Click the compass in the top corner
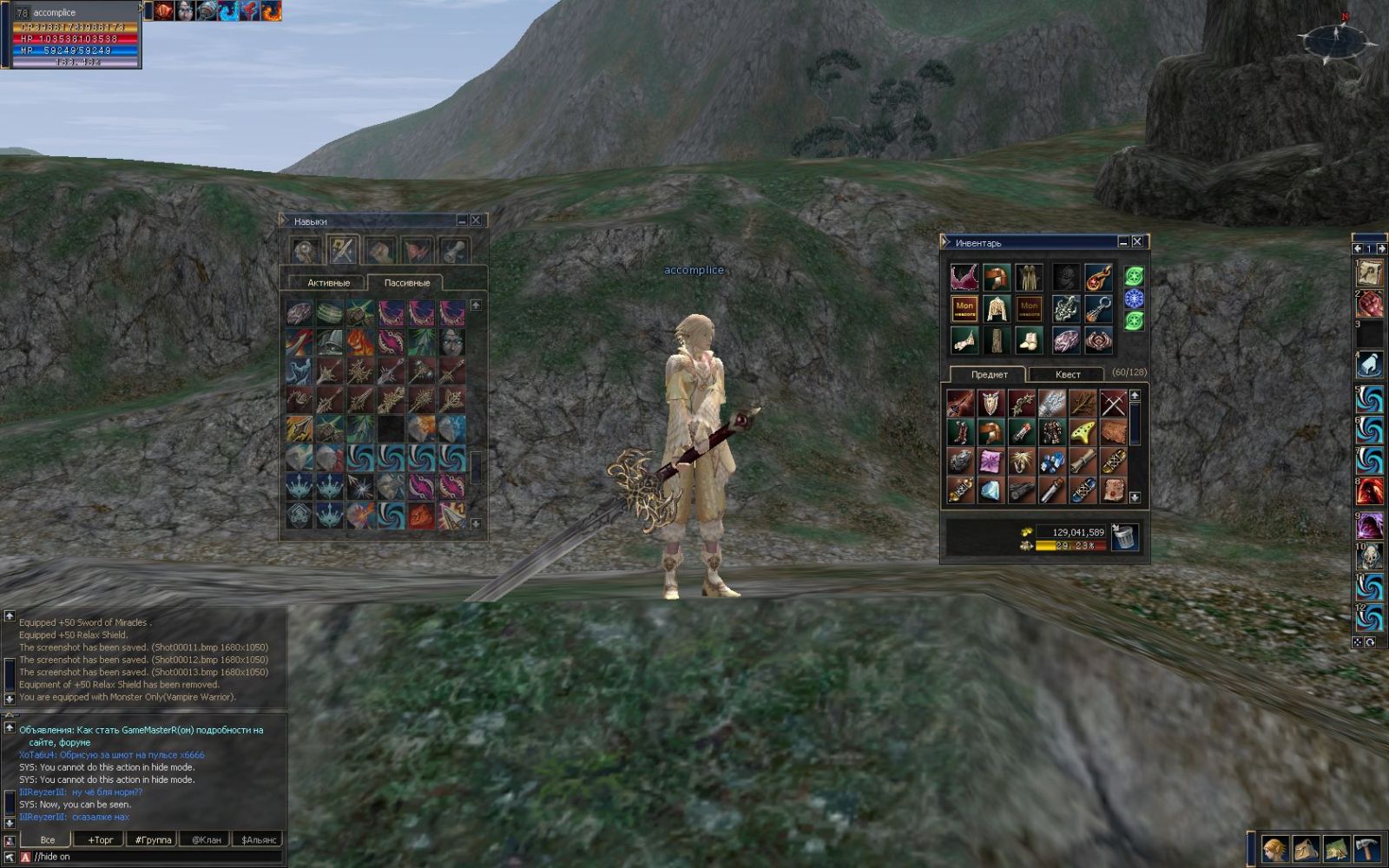Viewport: 1389px width, 868px height. tap(1336, 38)
